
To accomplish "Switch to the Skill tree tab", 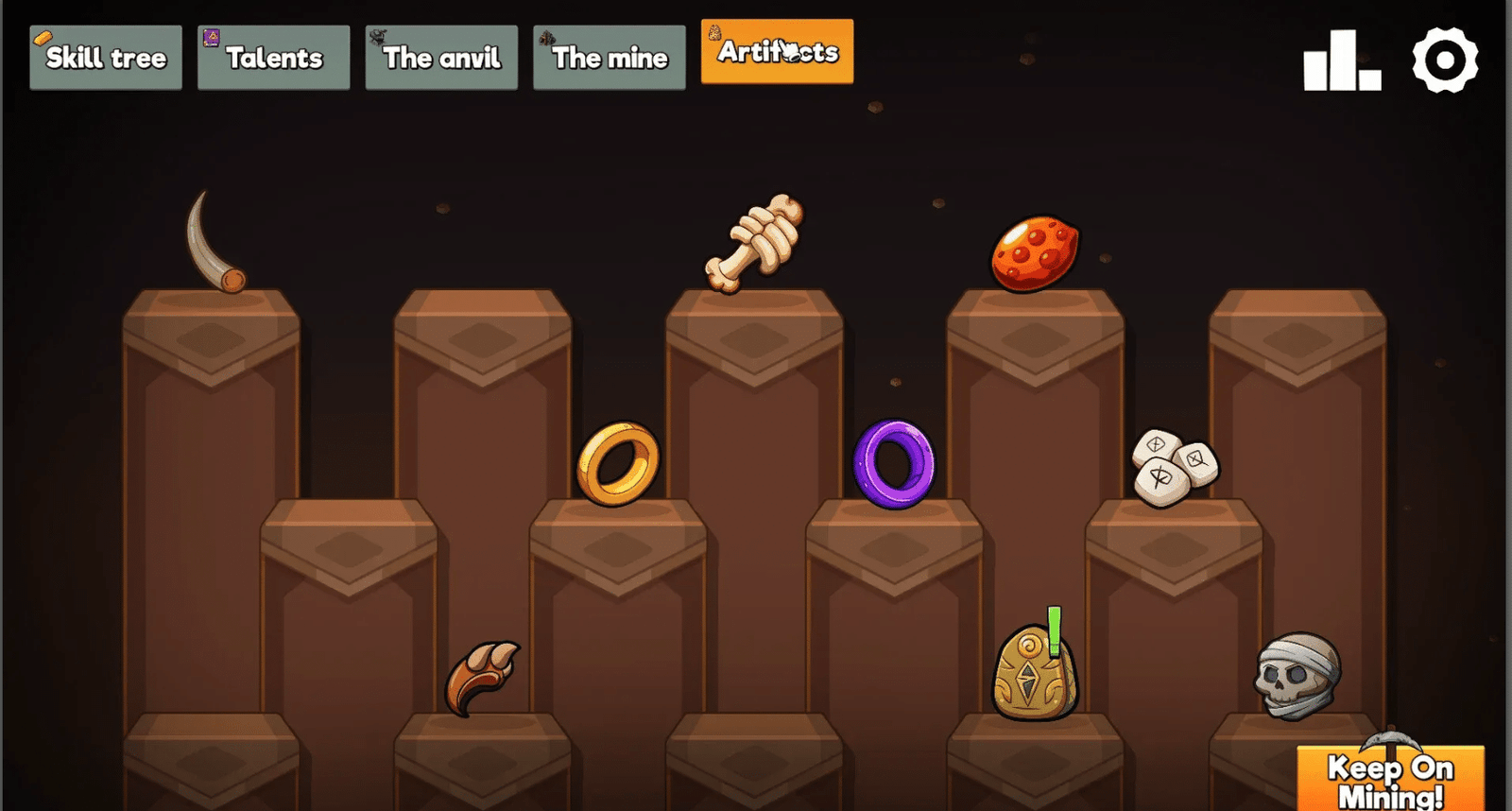I will pyautogui.click(x=105, y=57).
